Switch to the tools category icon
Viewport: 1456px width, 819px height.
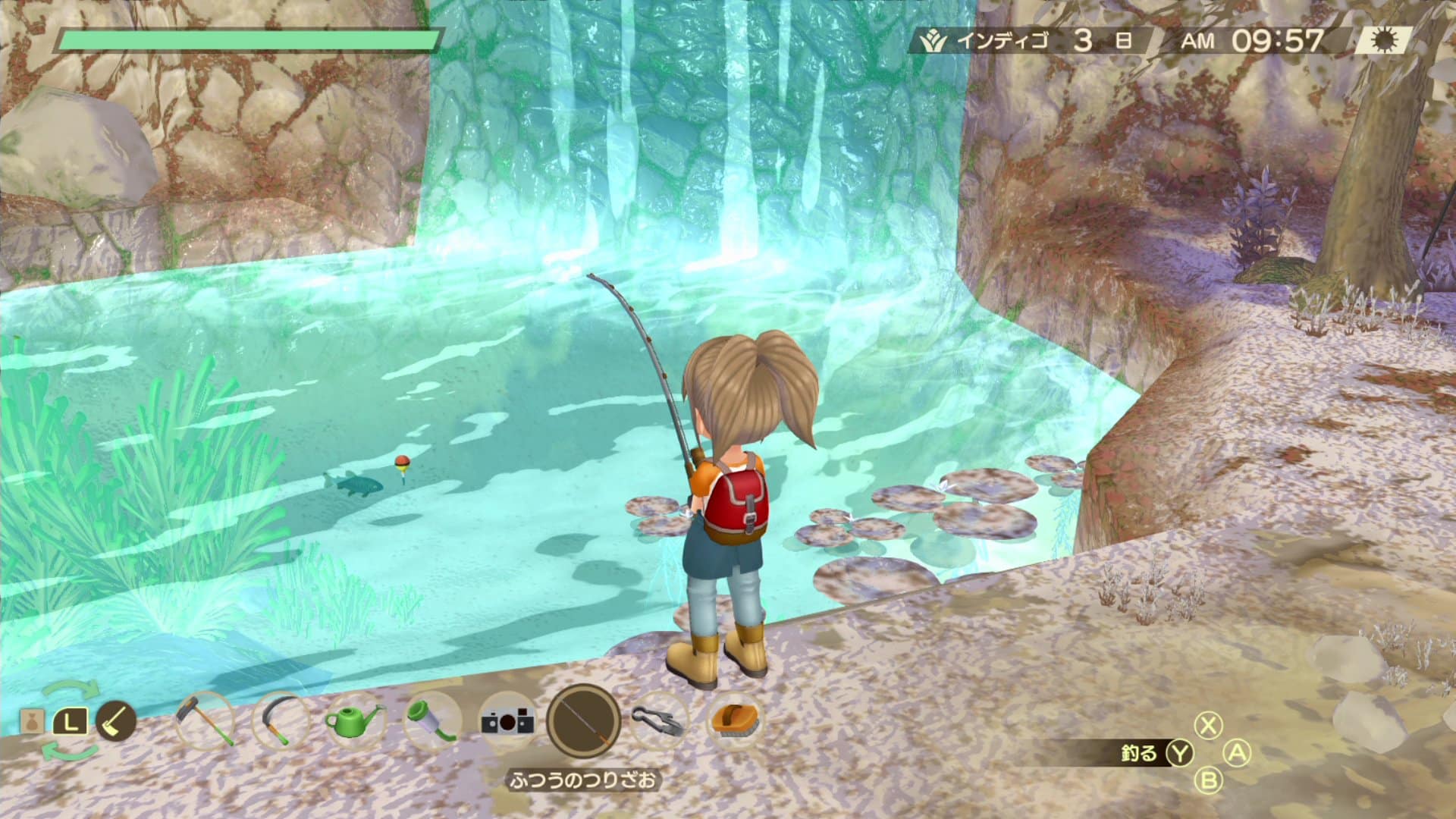tap(116, 720)
